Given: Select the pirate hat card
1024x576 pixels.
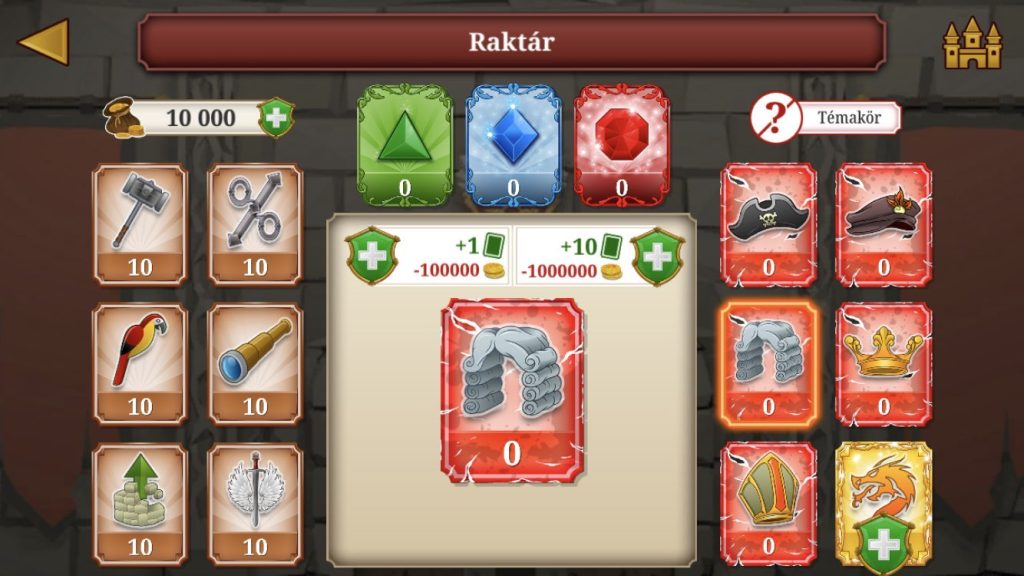Looking at the screenshot, I should tap(768, 224).
